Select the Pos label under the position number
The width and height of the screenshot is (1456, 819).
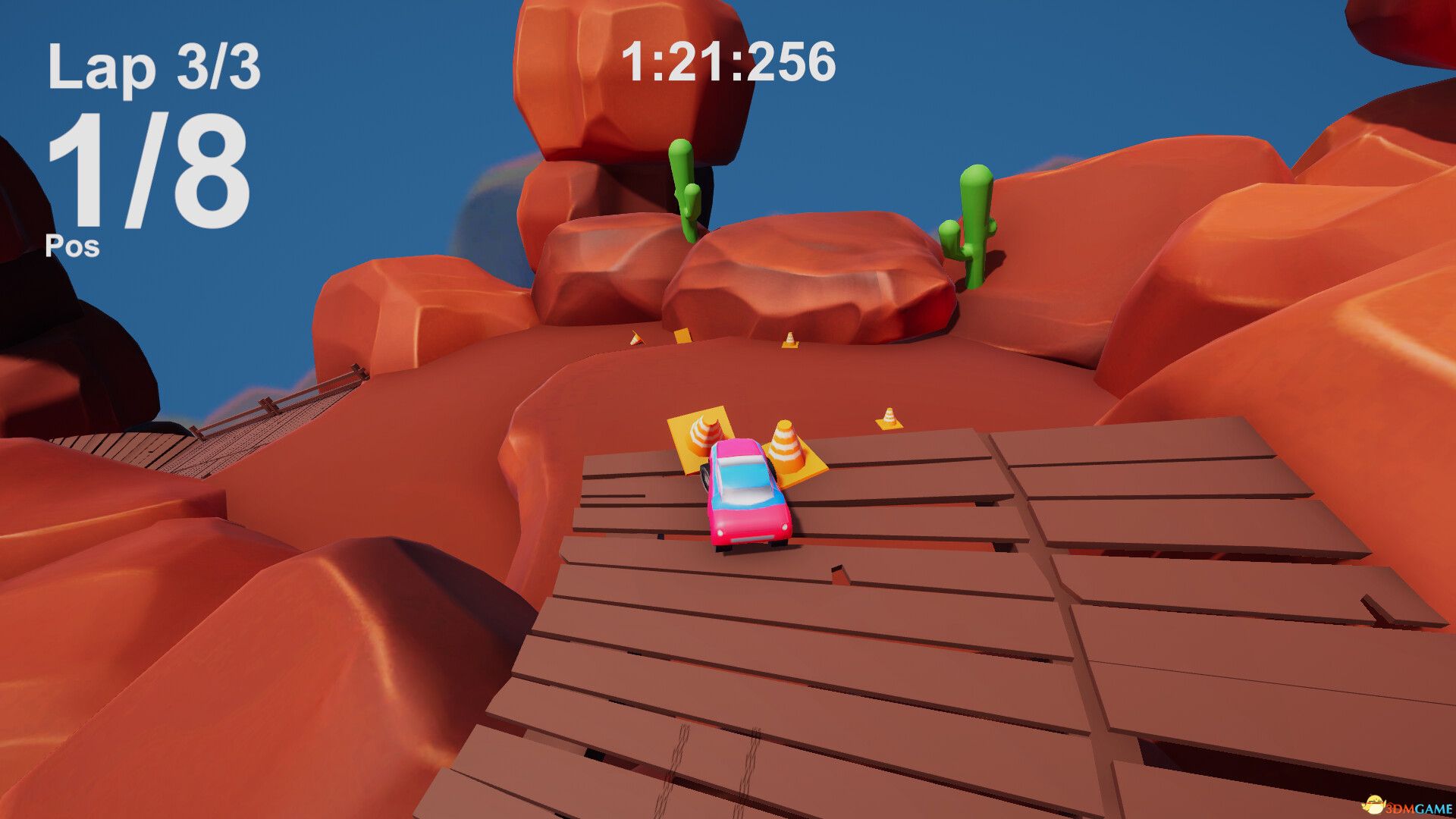click(74, 245)
